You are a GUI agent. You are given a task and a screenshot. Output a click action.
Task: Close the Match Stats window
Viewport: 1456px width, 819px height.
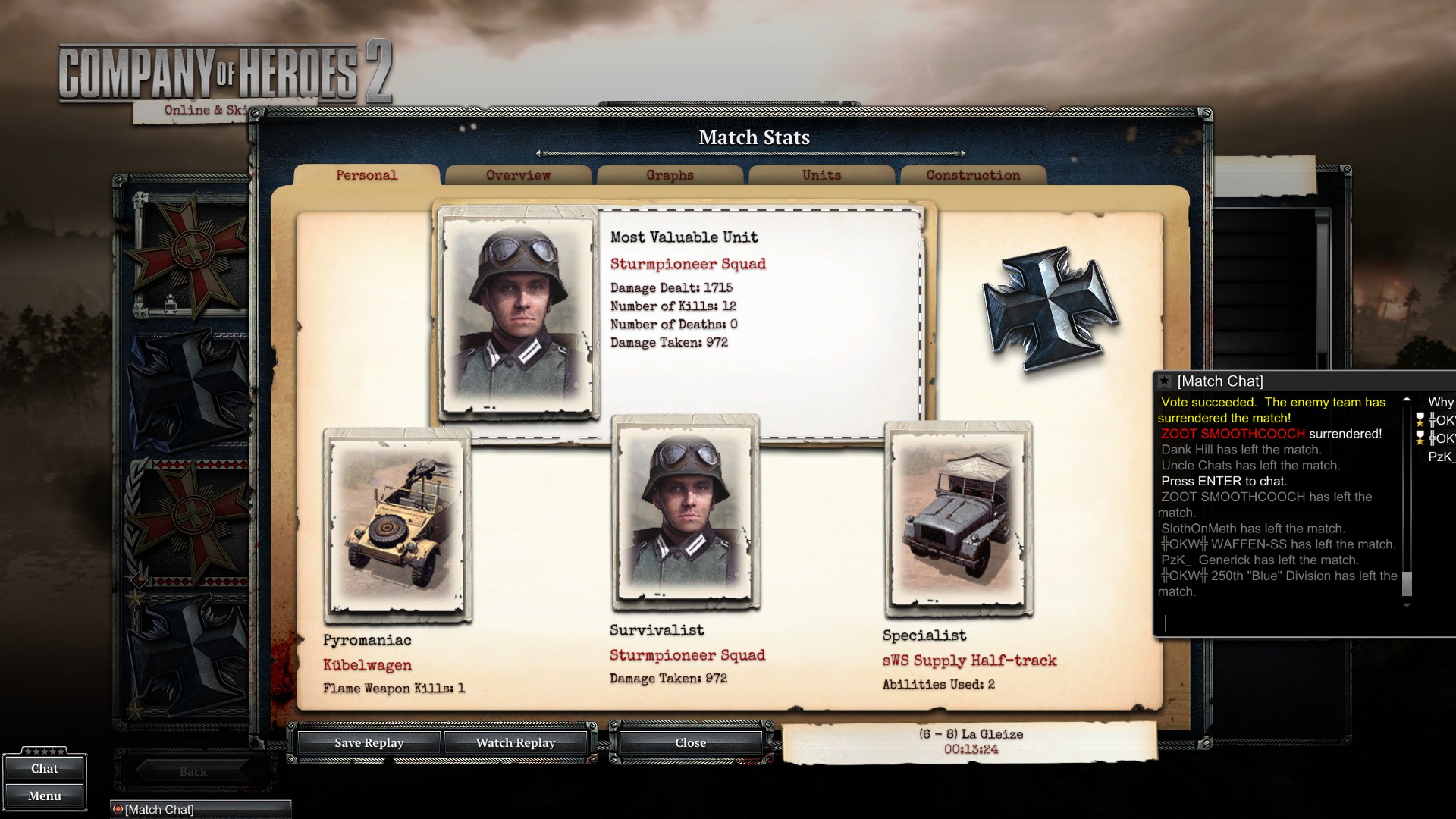[x=690, y=742]
